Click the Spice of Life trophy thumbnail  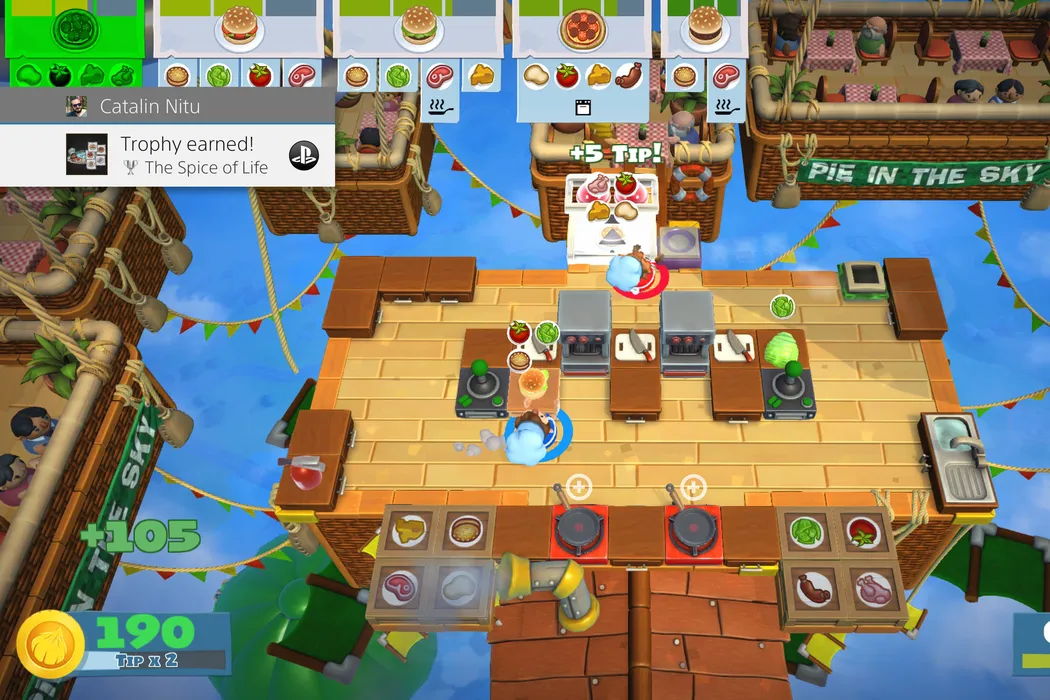pos(87,155)
